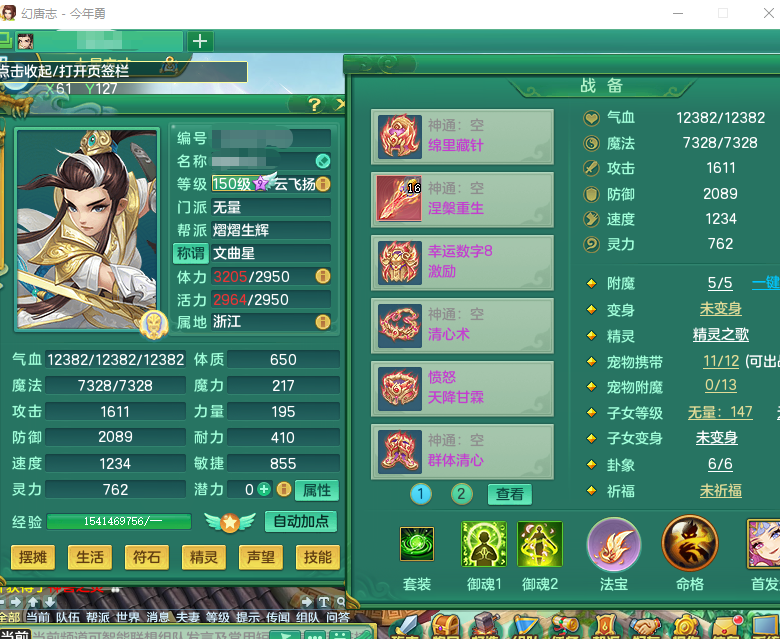Click the 符石 rune stone button
Image resolution: width=780 pixels, height=639 pixels.
click(x=147, y=558)
